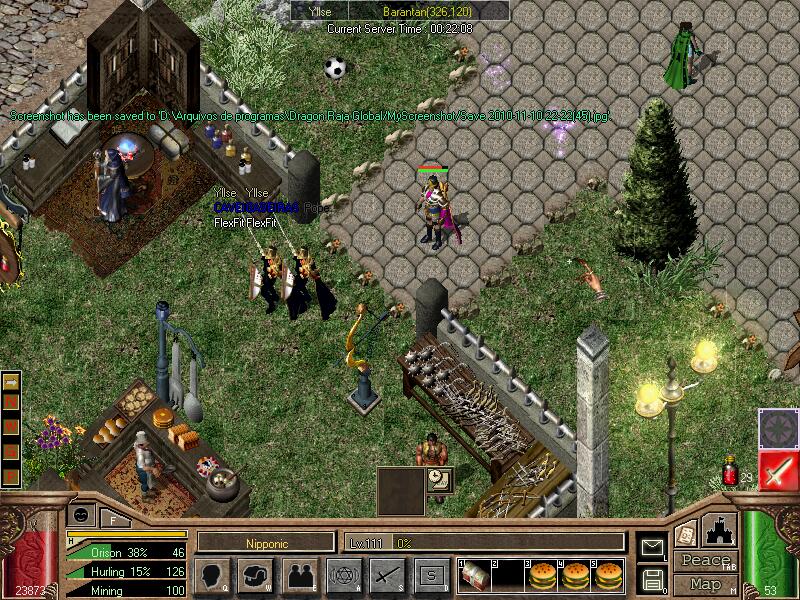Open the castle silhouette menu
800x600 pixels.
coord(721,531)
